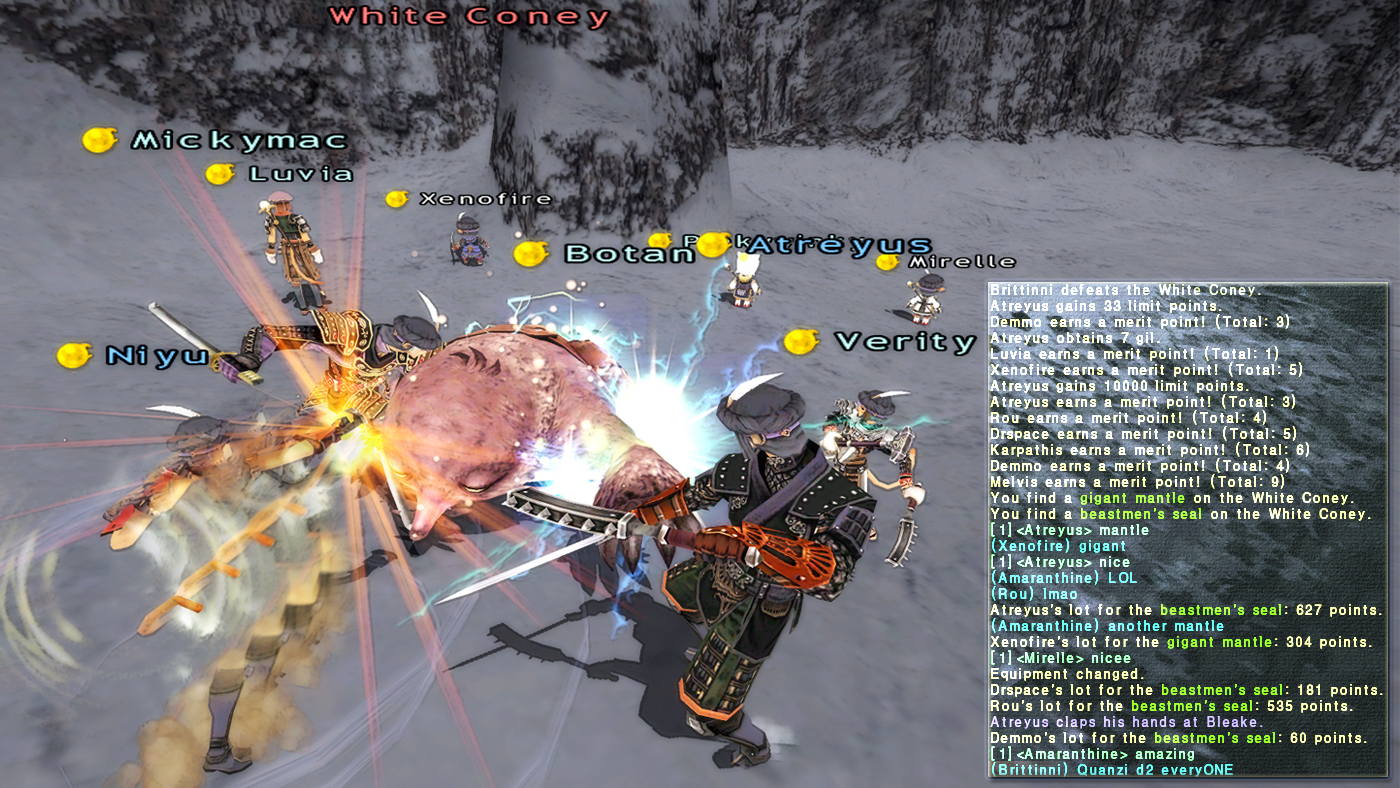Pick the Mirelle name label

coord(961,262)
